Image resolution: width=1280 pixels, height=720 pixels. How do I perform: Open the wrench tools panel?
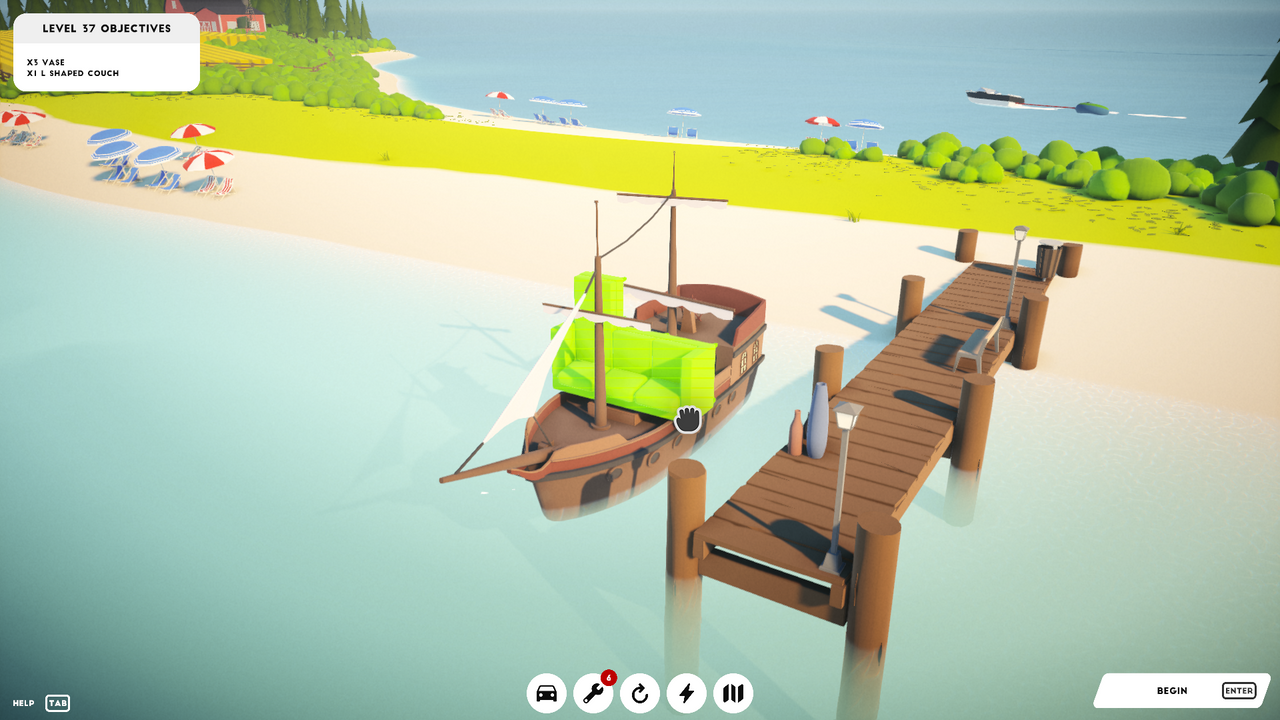593,693
